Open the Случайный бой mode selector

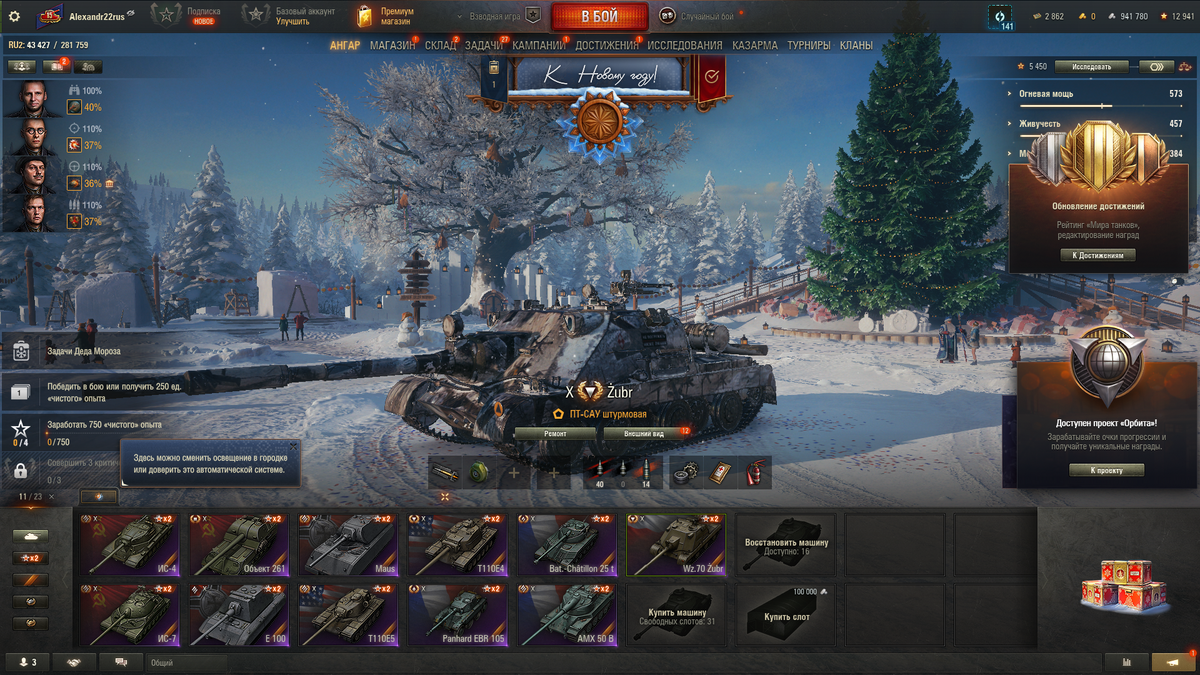pos(697,16)
